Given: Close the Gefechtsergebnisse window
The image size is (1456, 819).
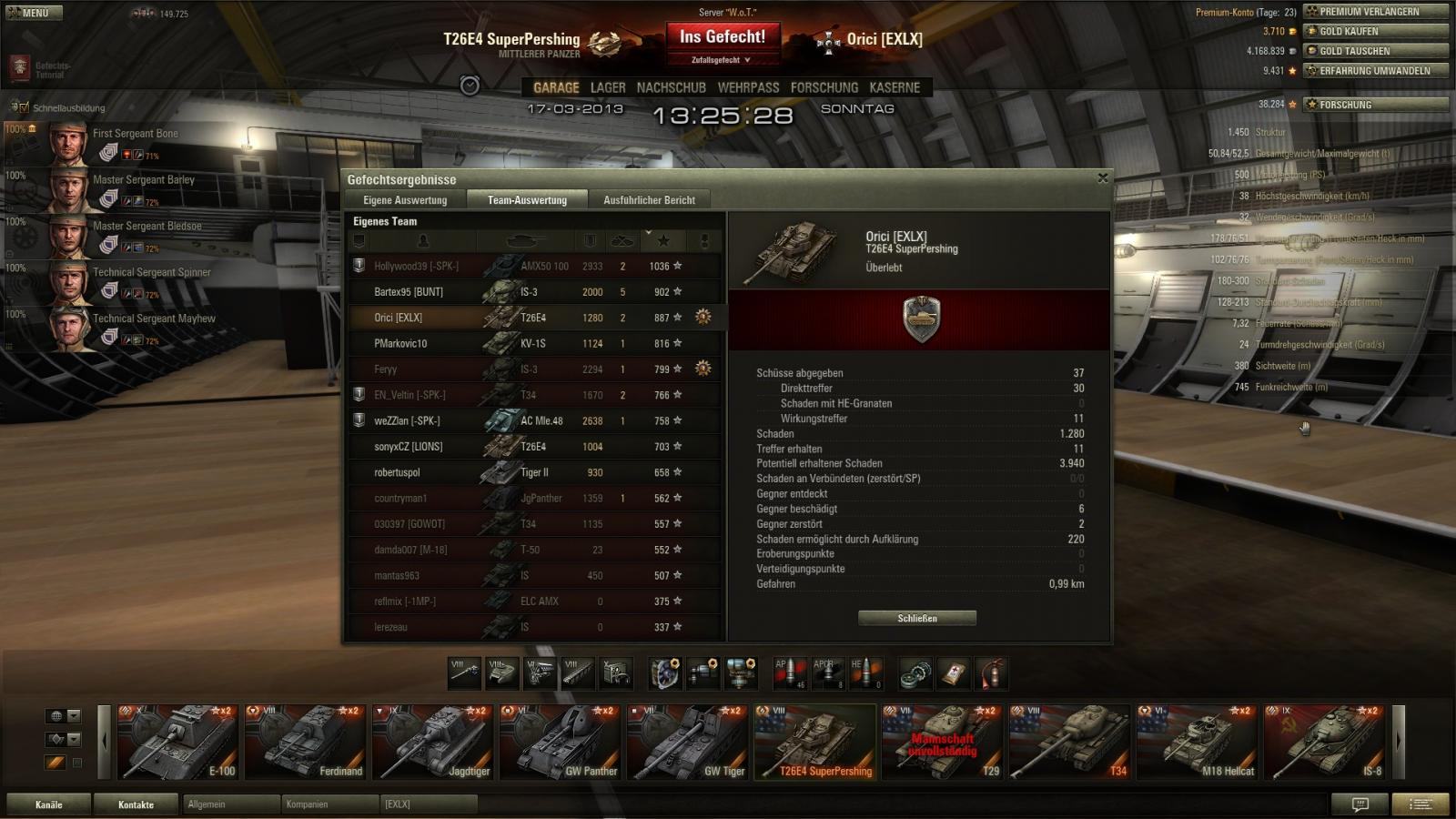Looking at the screenshot, I should point(1103,178).
